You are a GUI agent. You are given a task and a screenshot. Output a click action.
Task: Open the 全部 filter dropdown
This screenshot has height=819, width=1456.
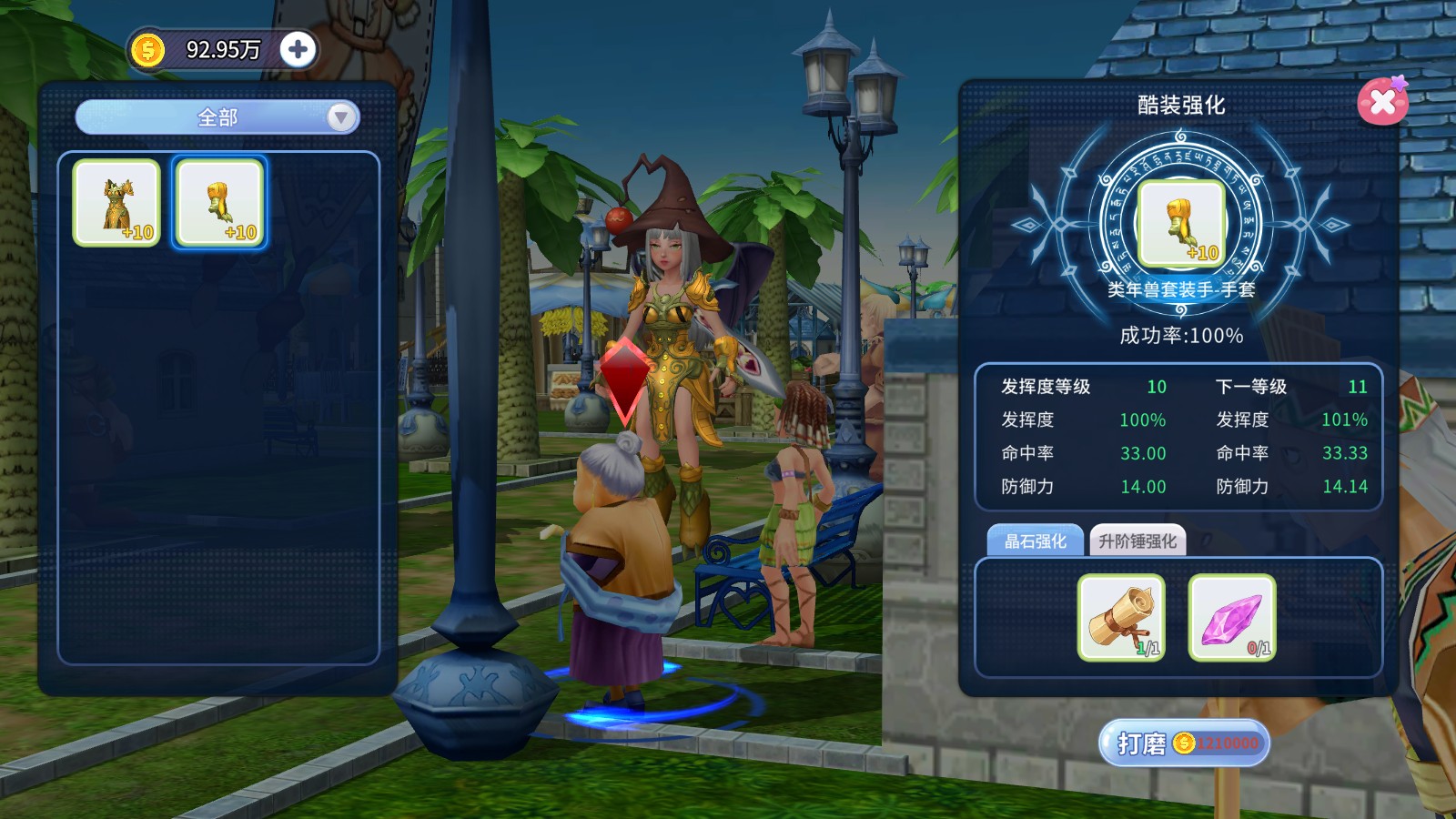coord(217,117)
